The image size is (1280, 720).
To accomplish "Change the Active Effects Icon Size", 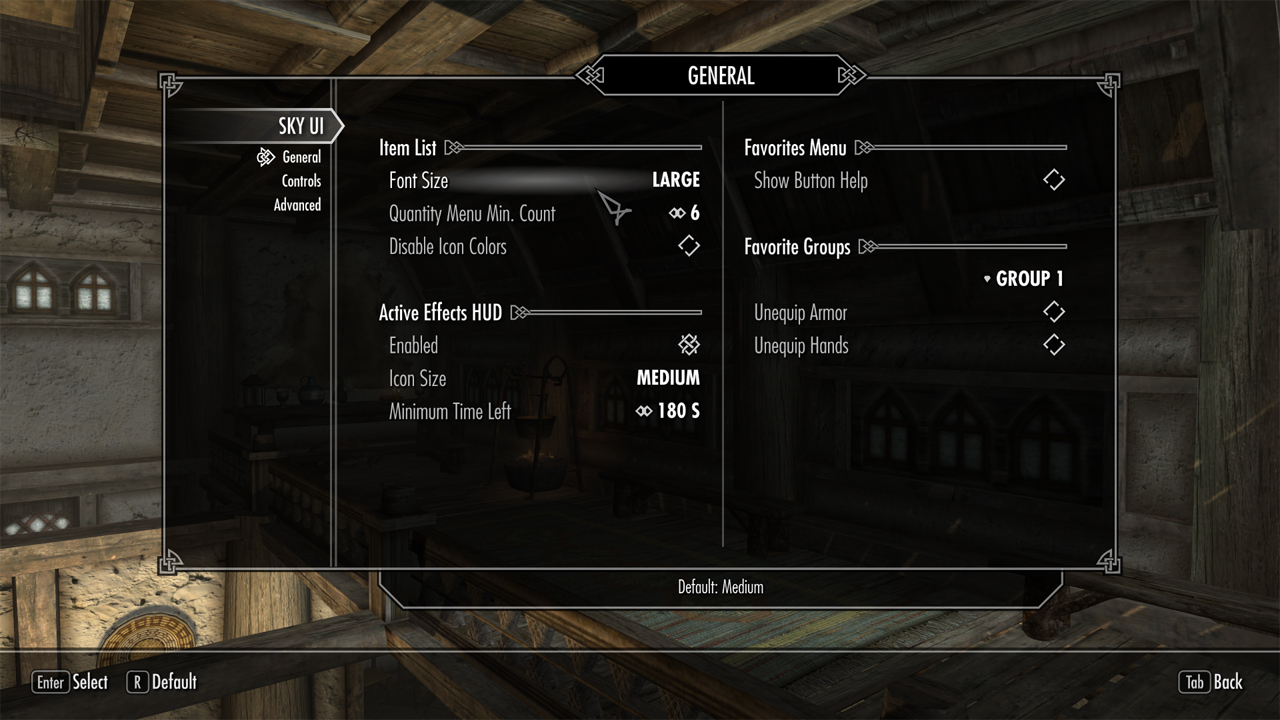I will pos(544,378).
